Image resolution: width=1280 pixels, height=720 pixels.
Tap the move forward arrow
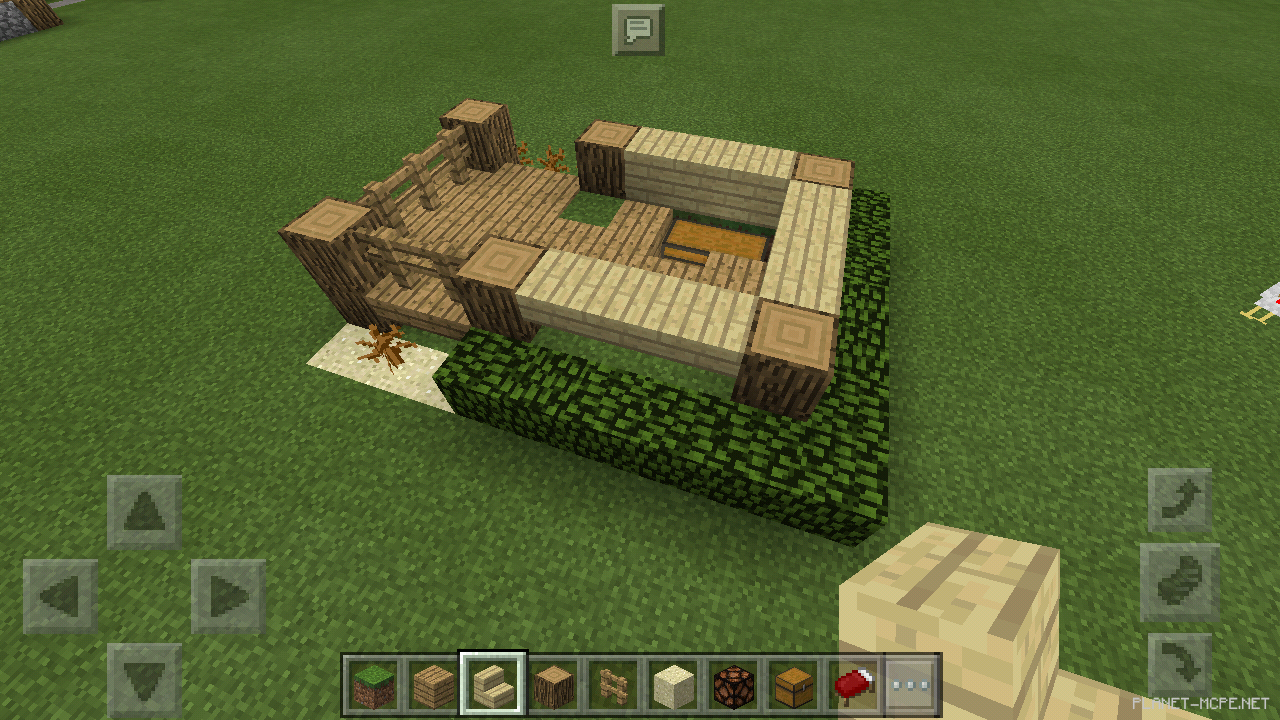click(145, 511)
